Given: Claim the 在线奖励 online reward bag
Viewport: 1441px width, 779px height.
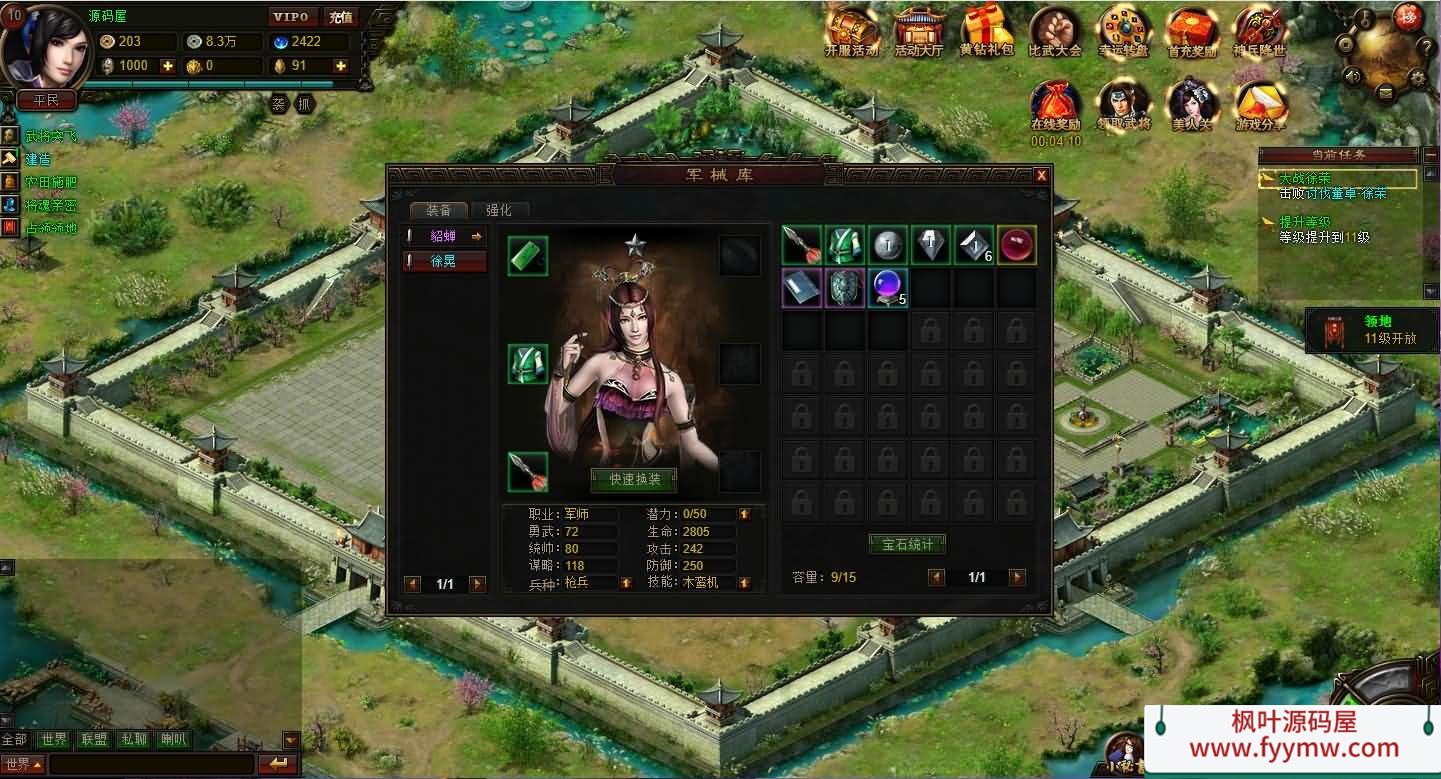Looking at the screenshot, I should [1055, 107].
